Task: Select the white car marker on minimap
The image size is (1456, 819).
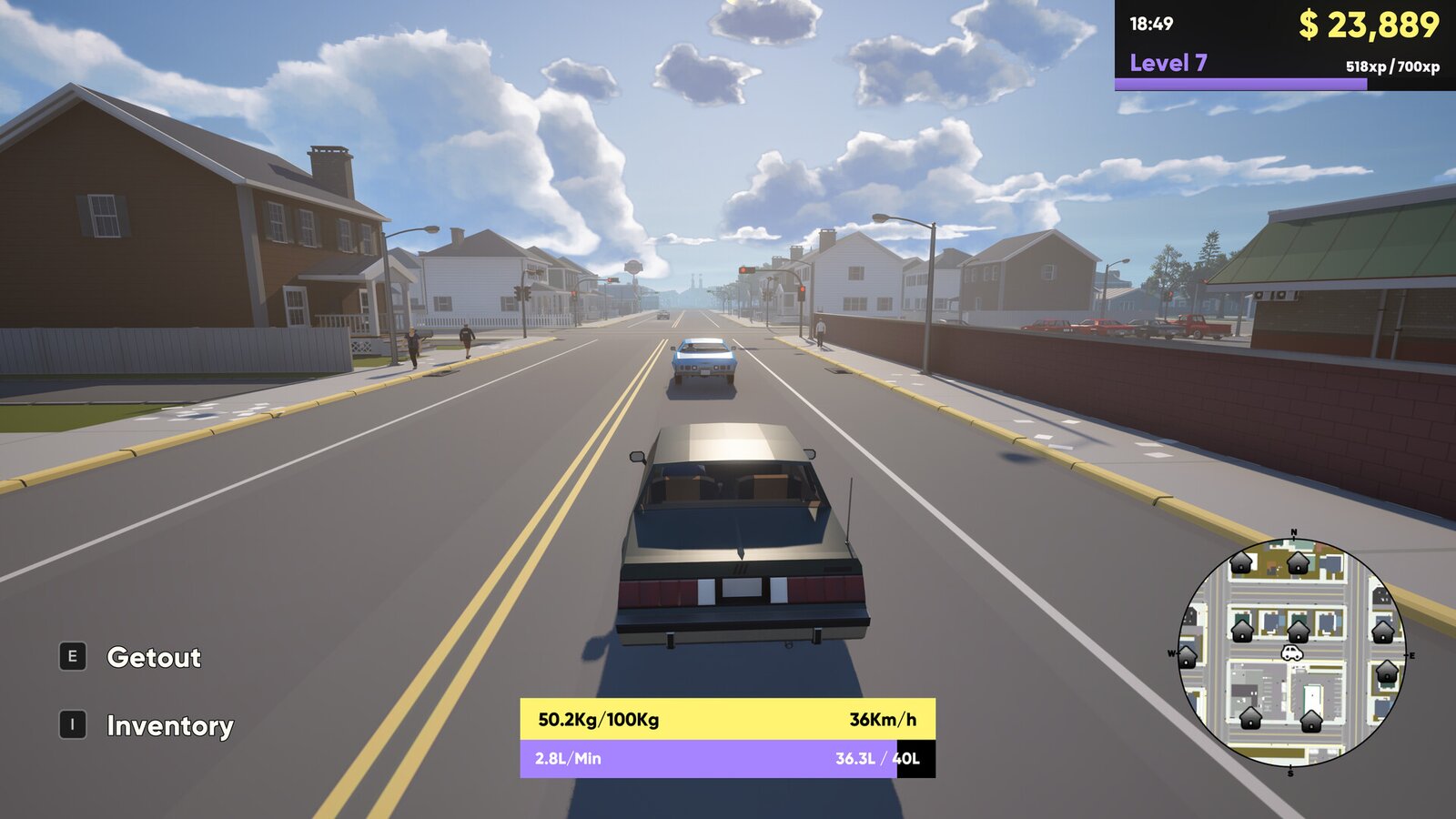Action: (x=1291, y=652)
